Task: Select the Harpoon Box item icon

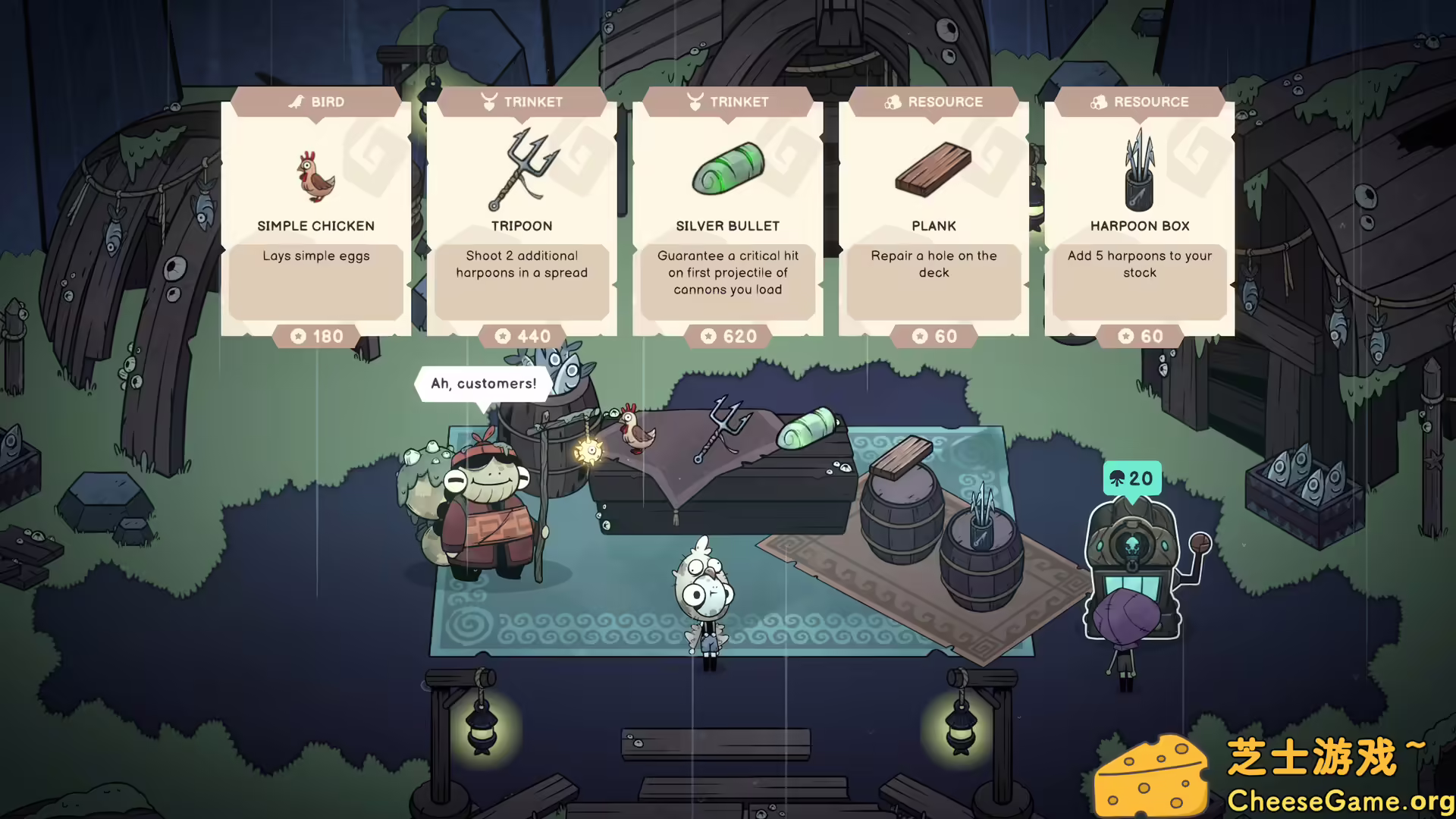Action: tap(1140, 171)
